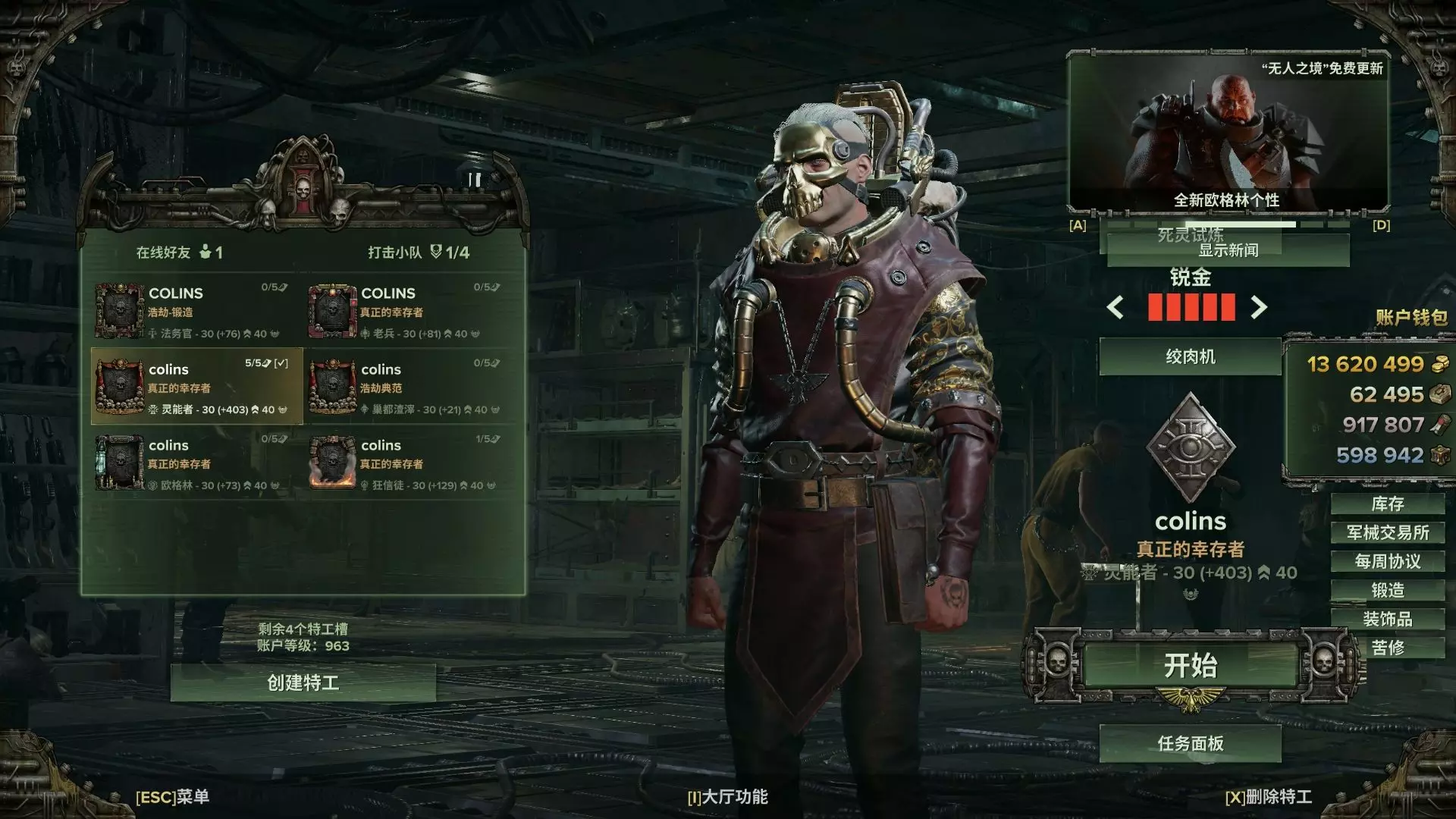
Task: Choose the 狂信徒 zealot character colins
Action: point(409,463)
